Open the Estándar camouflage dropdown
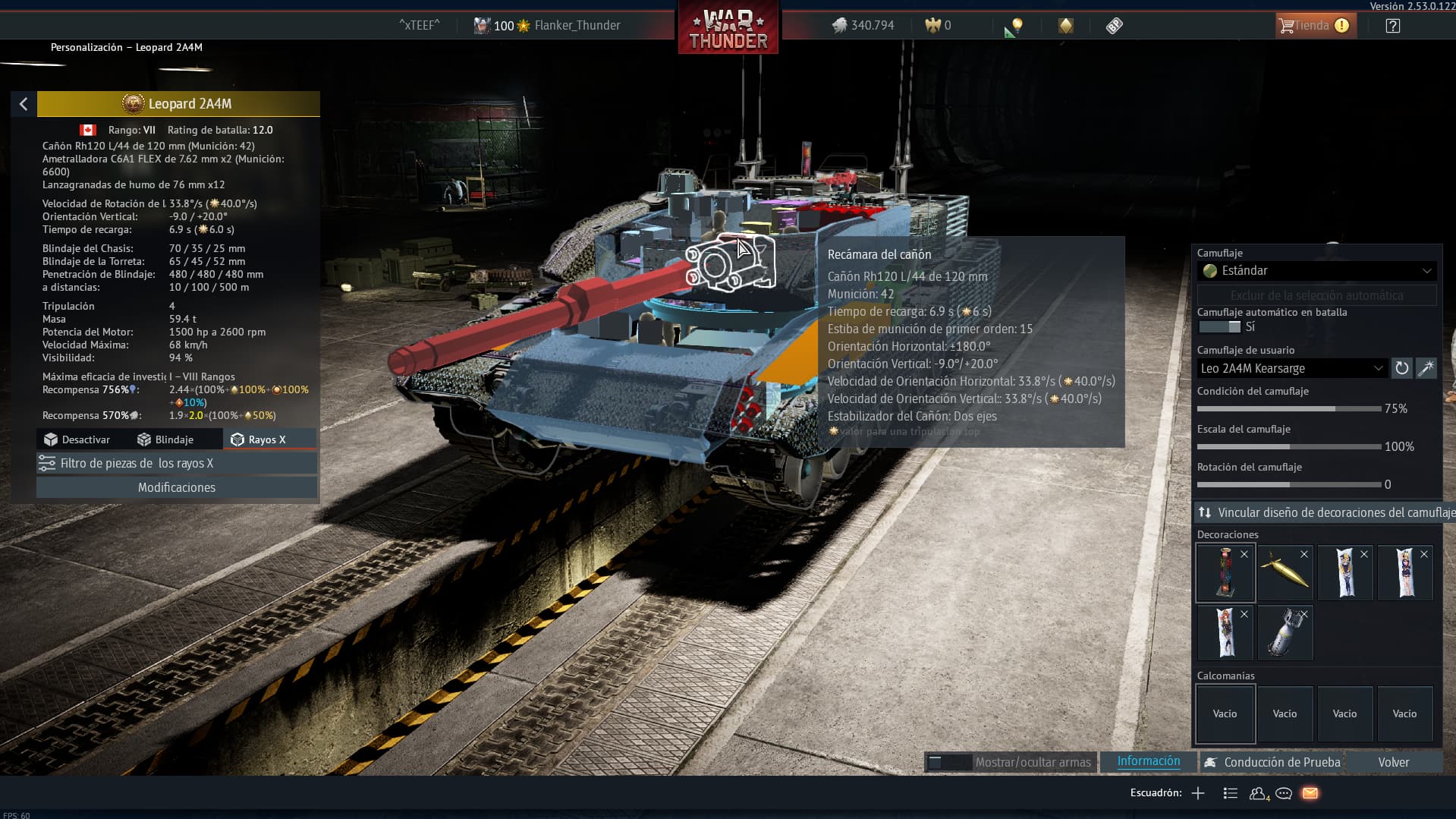Image resolution: width=1456 pixels, height=819 pixels. (1316, 271)
